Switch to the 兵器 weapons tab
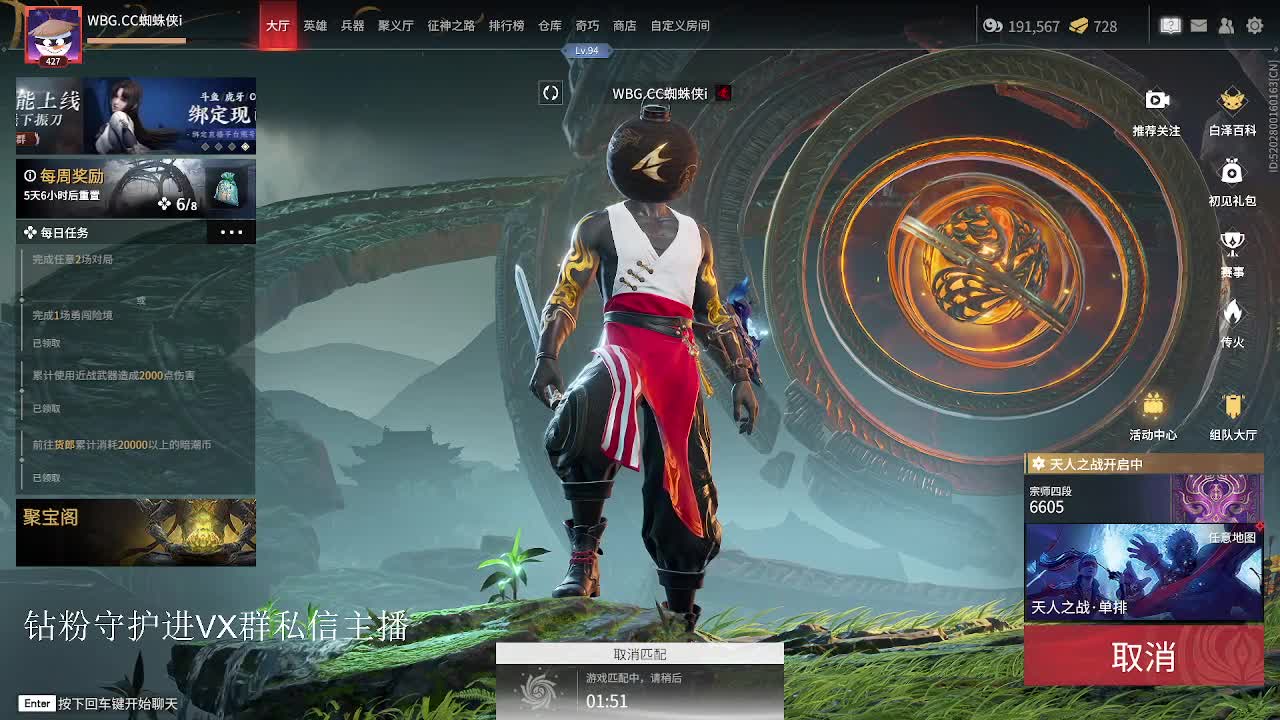1280x720 pixels. point(352,26)
